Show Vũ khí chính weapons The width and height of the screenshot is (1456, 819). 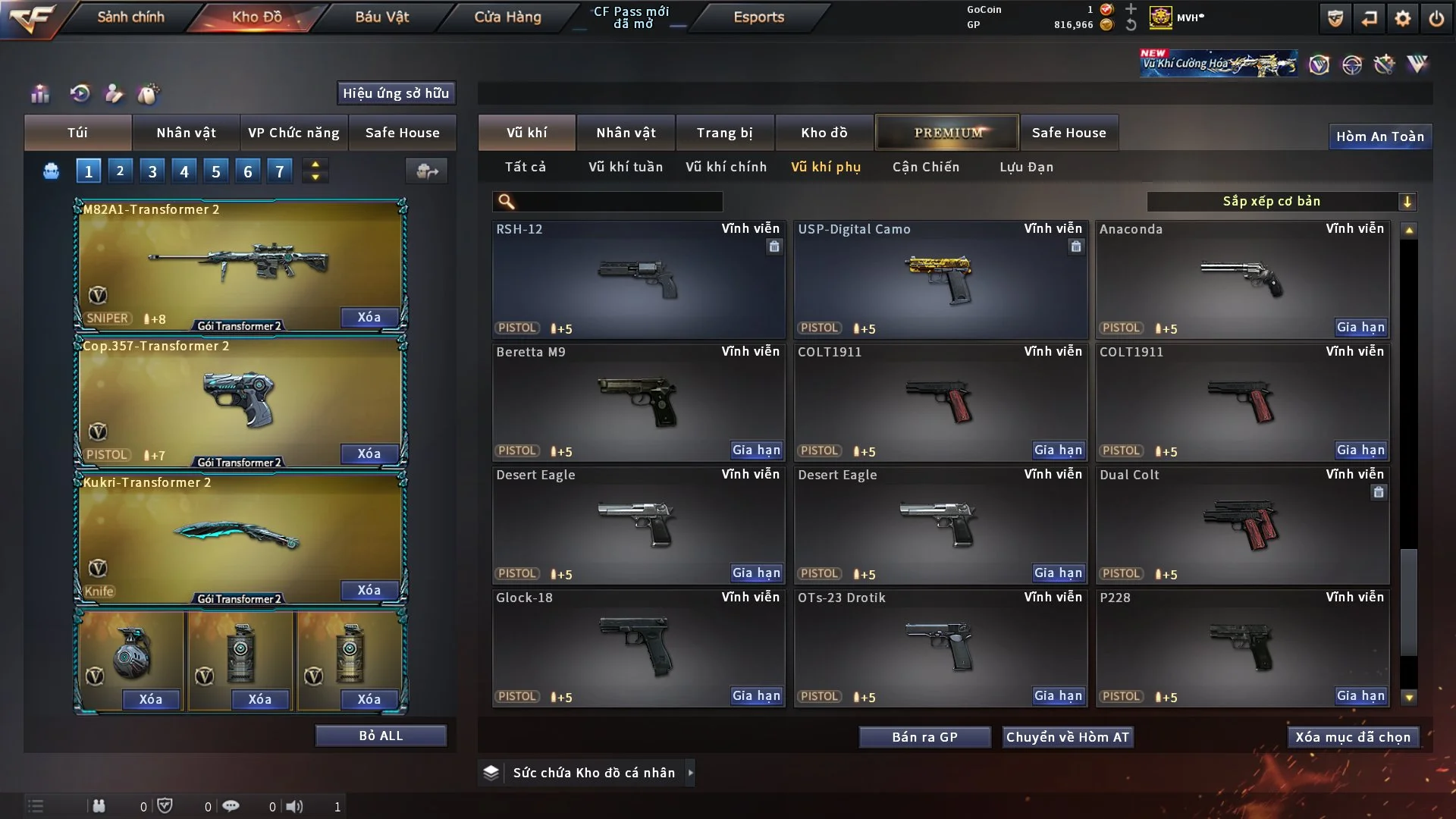pyautogui.click(x=726, y=167)
